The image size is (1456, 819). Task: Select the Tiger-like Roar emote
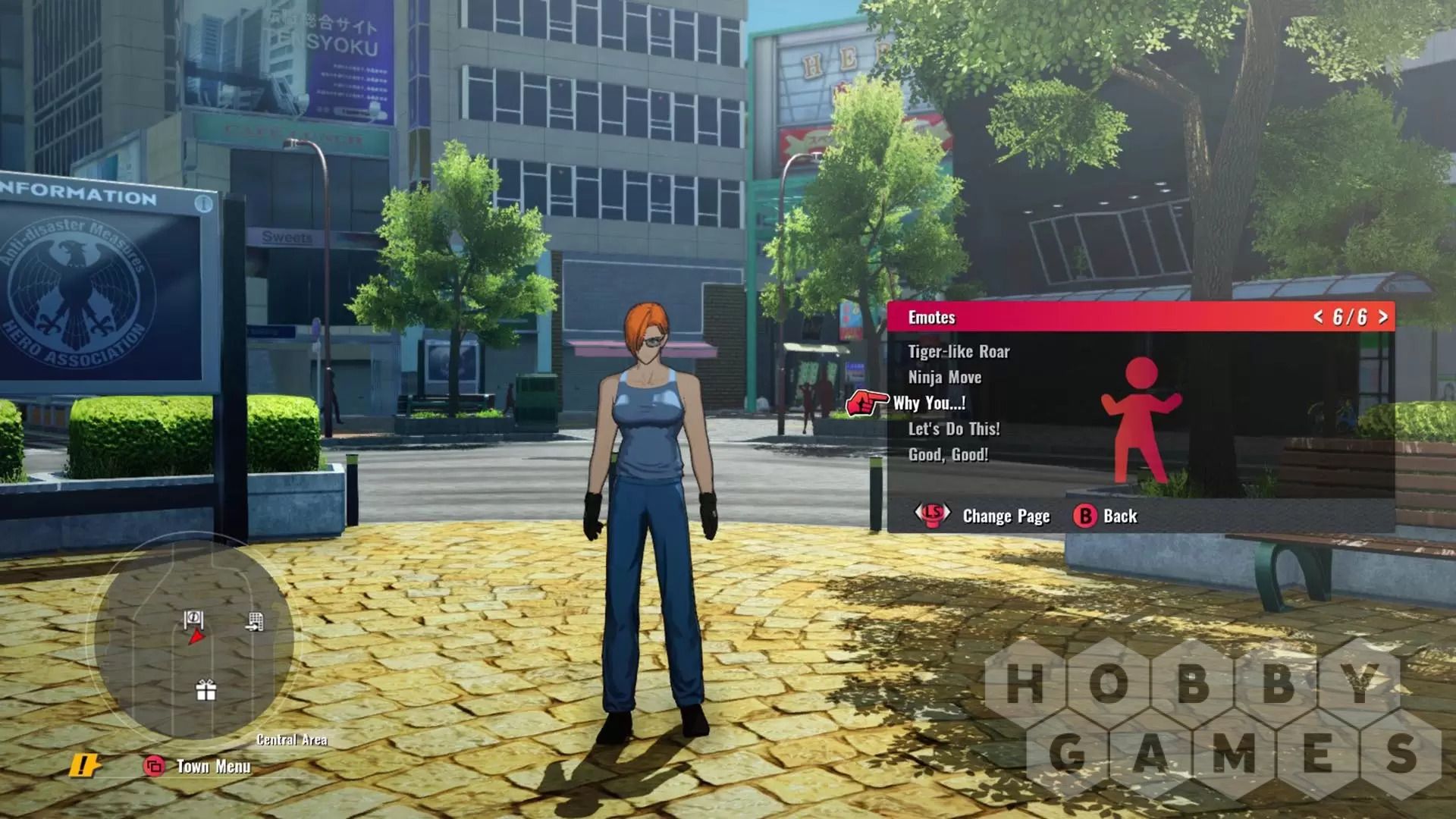tap(959, 352)
